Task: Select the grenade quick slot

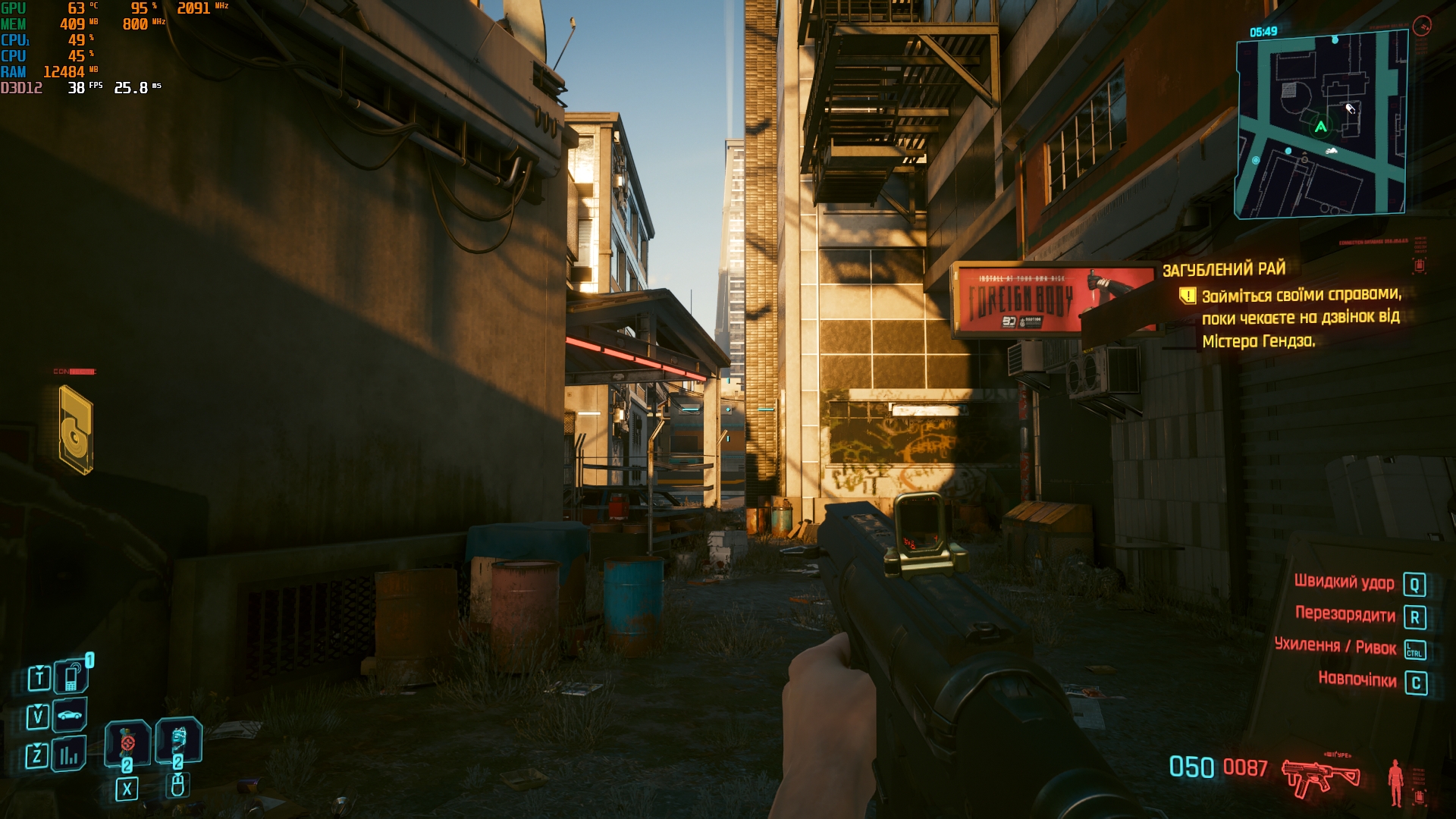Action: click(x=127, y=742)
